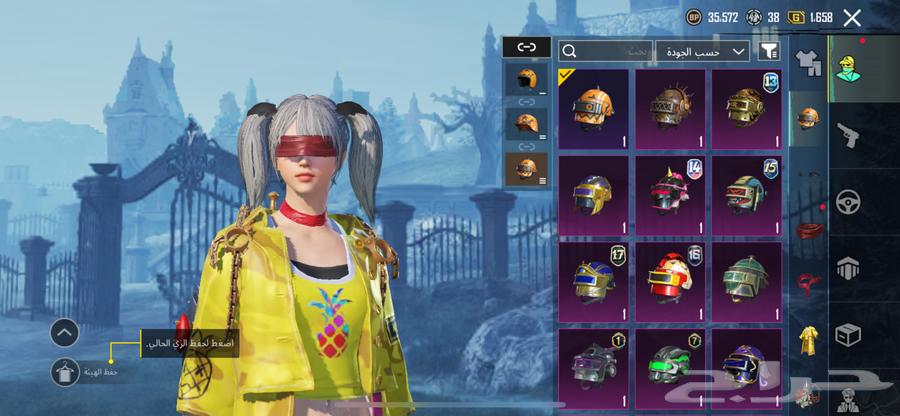The height and width of the screenshot is (416, 900).
Task: Select the pink helmet with badge 14
Action: pyautogui.click(x=670, y=192)
